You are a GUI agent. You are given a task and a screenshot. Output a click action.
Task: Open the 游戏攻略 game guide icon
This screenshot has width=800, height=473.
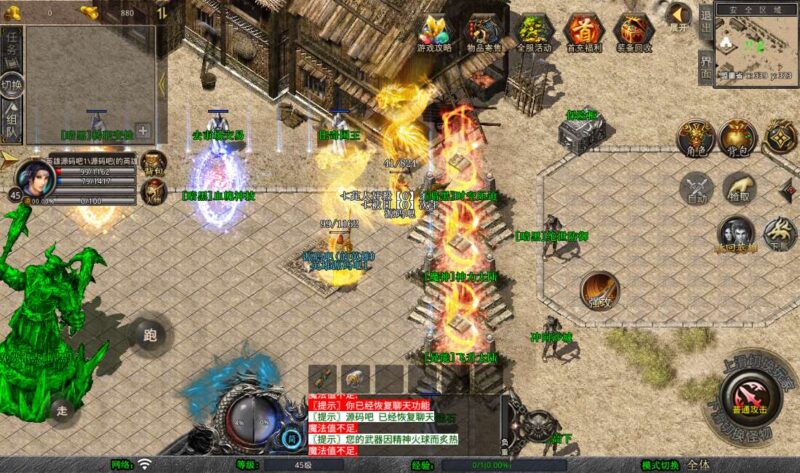coord(434,32)
